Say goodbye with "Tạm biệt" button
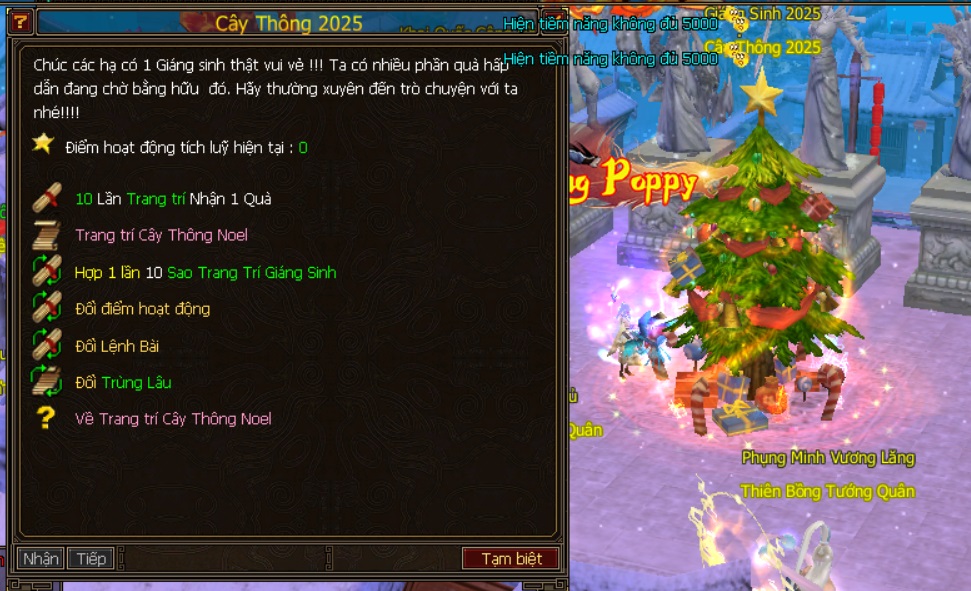 pos(511,559)
